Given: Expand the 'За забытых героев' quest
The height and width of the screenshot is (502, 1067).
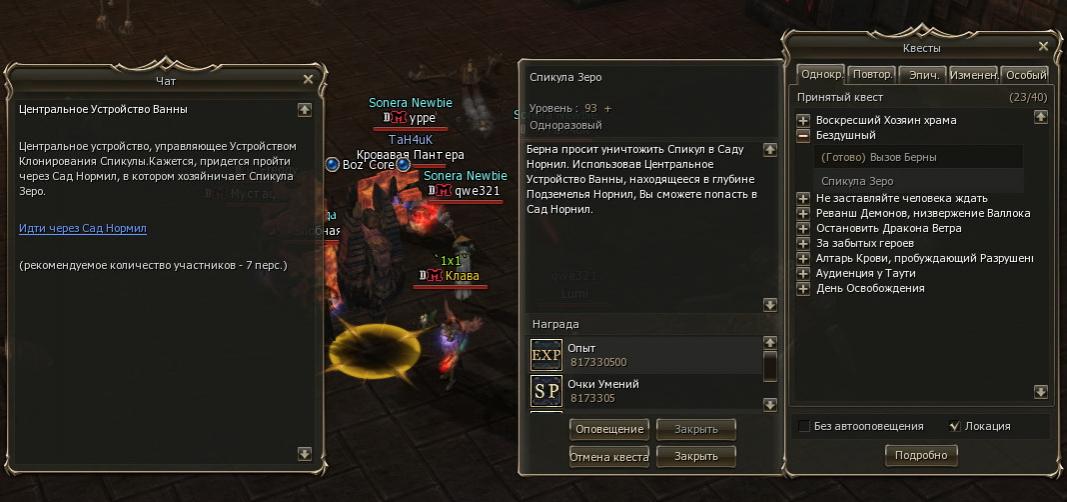Looking at the screenshot, I should tap(803, 243).
